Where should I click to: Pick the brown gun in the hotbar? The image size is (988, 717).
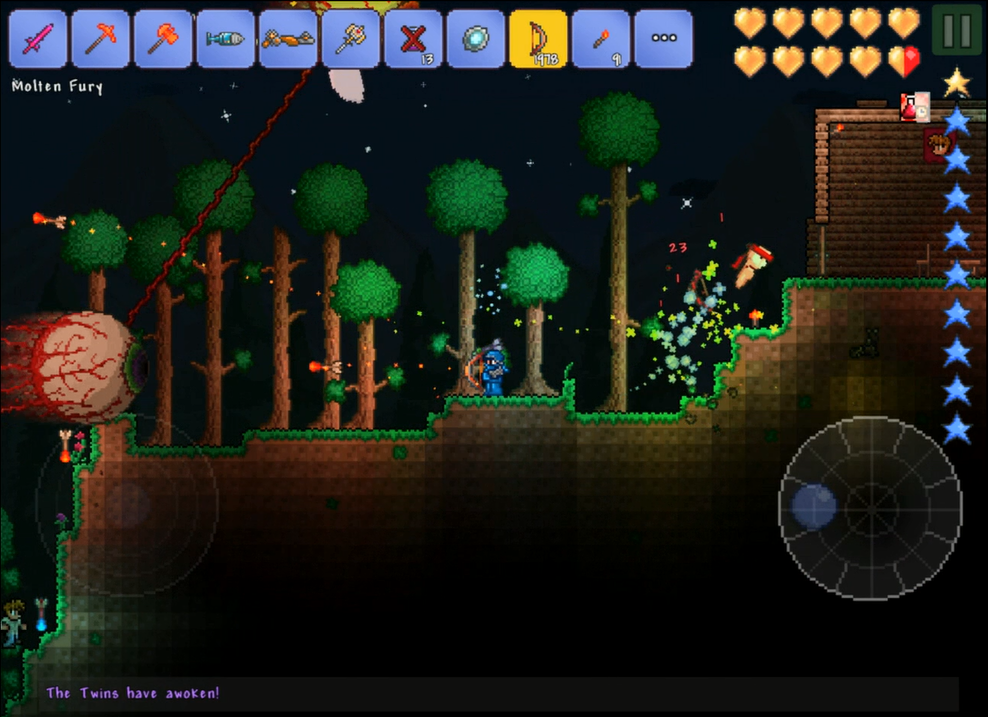coord(288,39)
